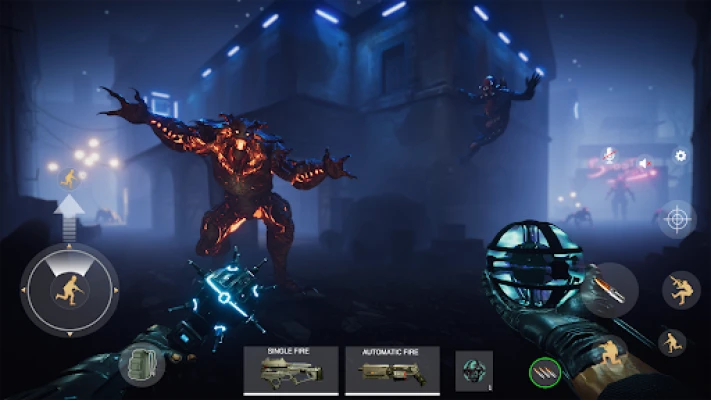Open the gear settings menu
The height and width of the screenshot is (400, 711).
680,156
